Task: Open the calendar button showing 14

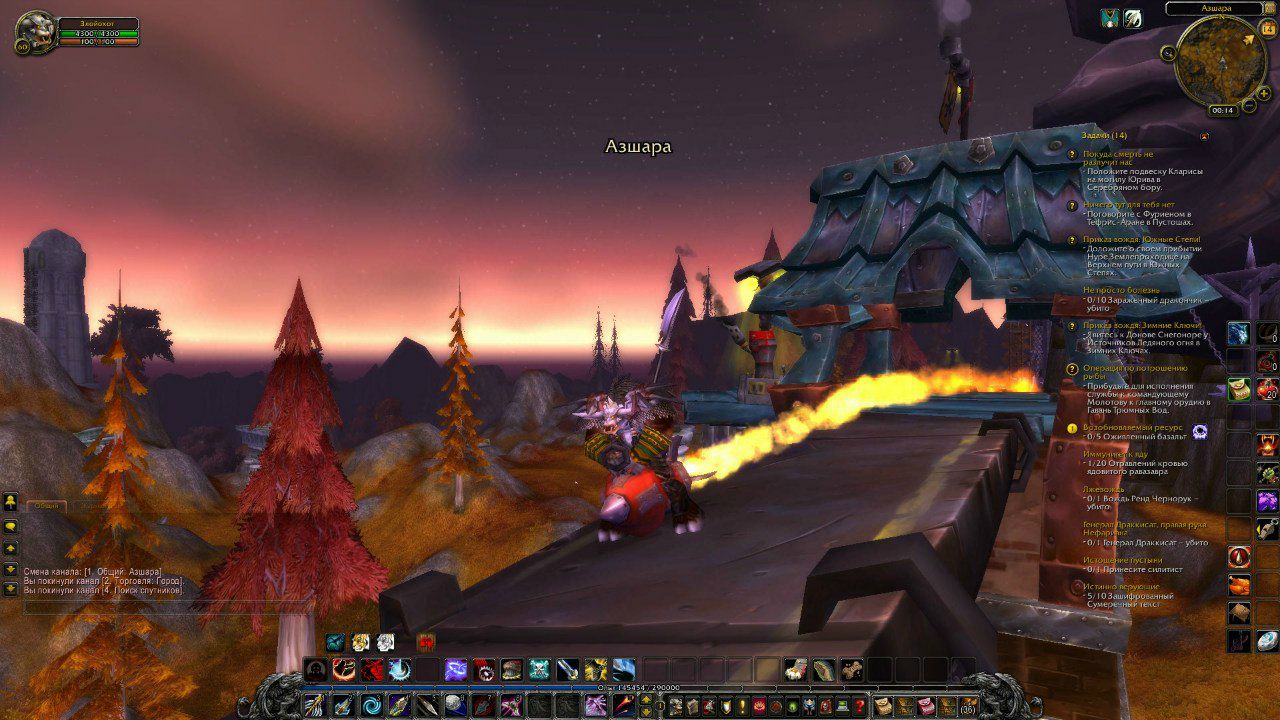Action: 1268,29
